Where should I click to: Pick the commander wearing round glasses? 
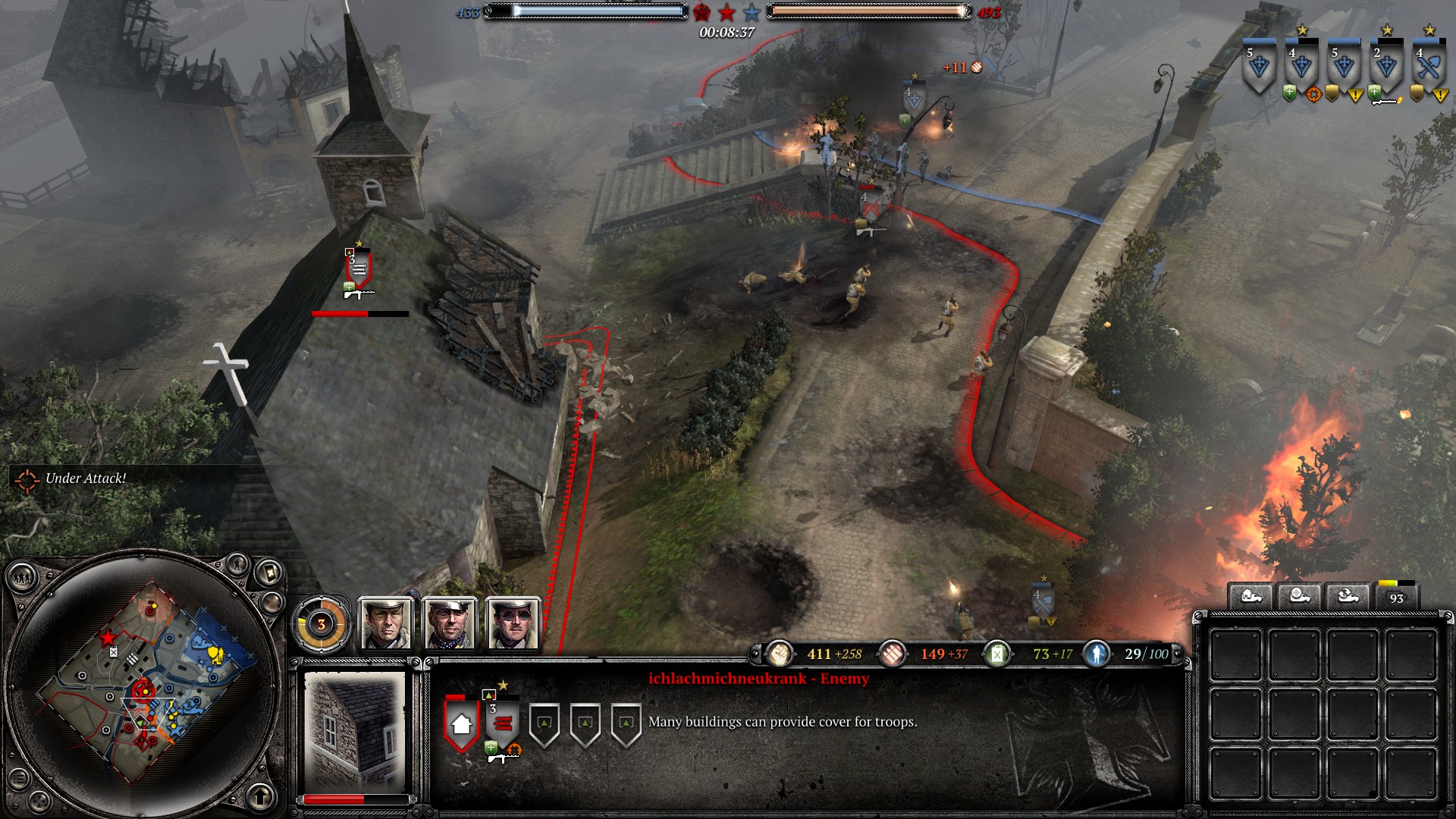click(514, 624)
